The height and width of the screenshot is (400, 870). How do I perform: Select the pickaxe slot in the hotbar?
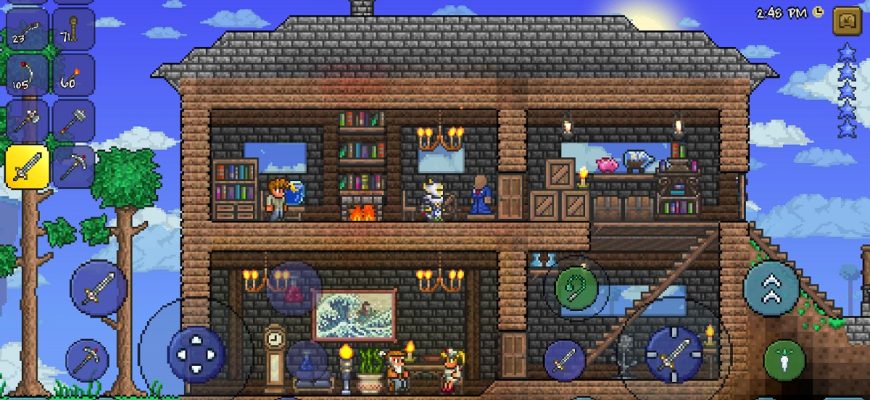[x=73, y=165]
